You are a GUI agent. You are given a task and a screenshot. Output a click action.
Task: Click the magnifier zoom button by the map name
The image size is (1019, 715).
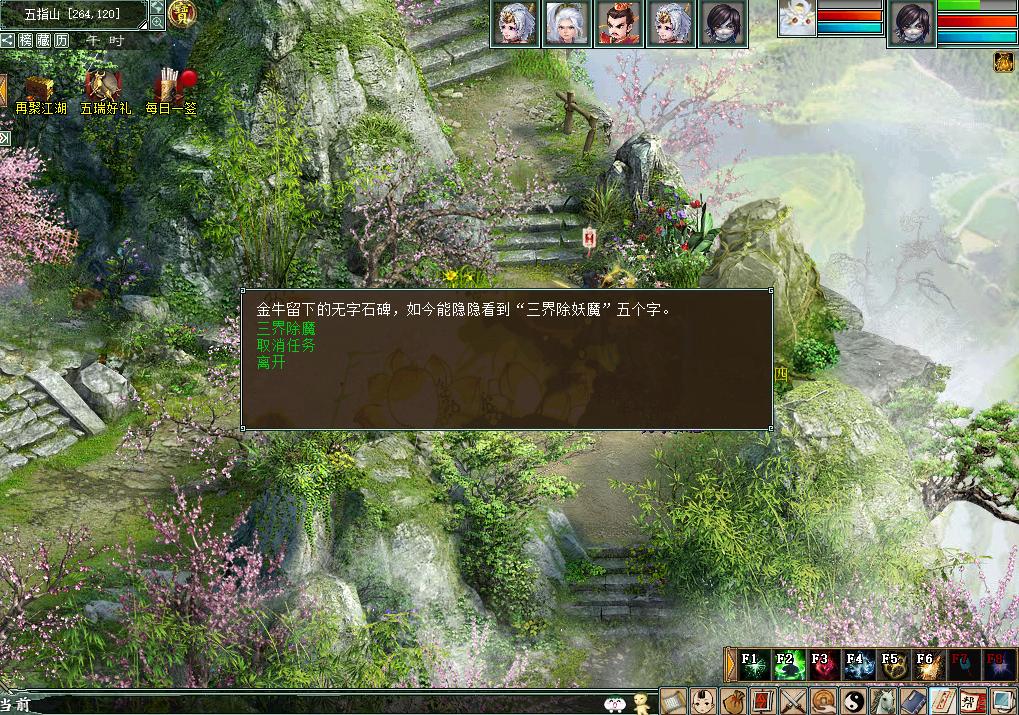[x=157, y=22]
